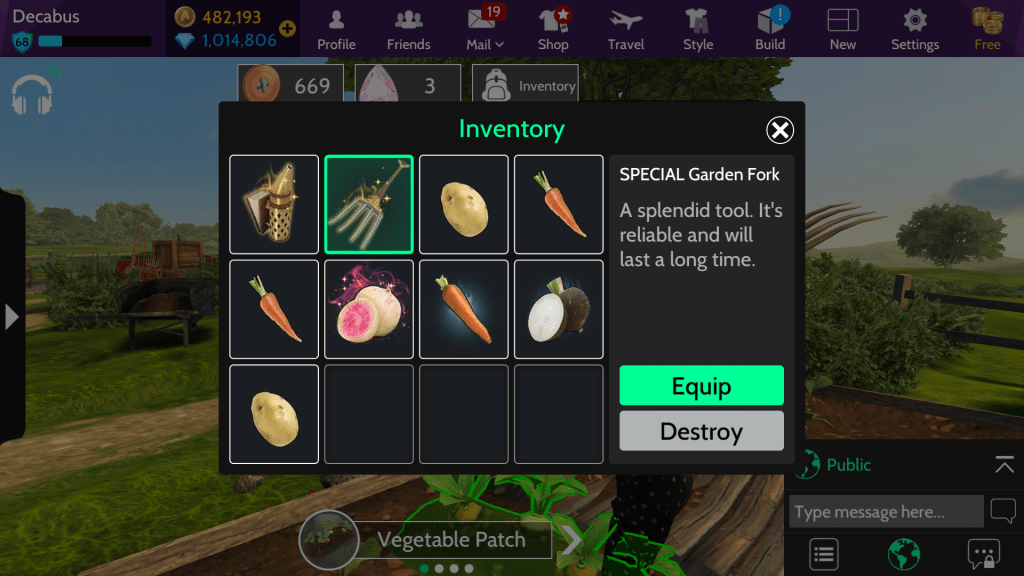This screenshot has width=1024, height=576.
Task: Toggle the headphones audio icon
Action: [x=32, y=94]
